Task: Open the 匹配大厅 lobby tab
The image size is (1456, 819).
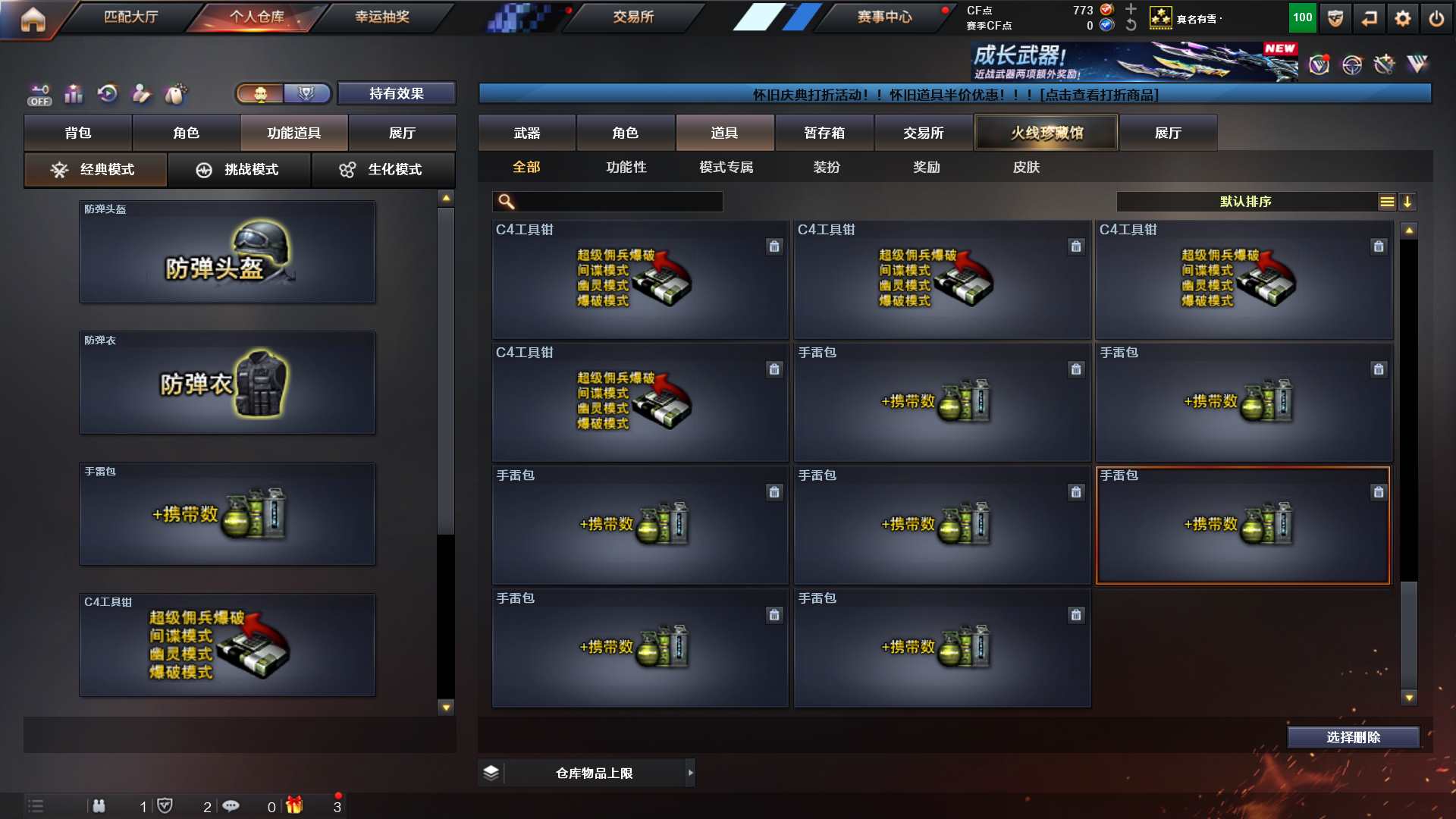Action: pos(130,17)
